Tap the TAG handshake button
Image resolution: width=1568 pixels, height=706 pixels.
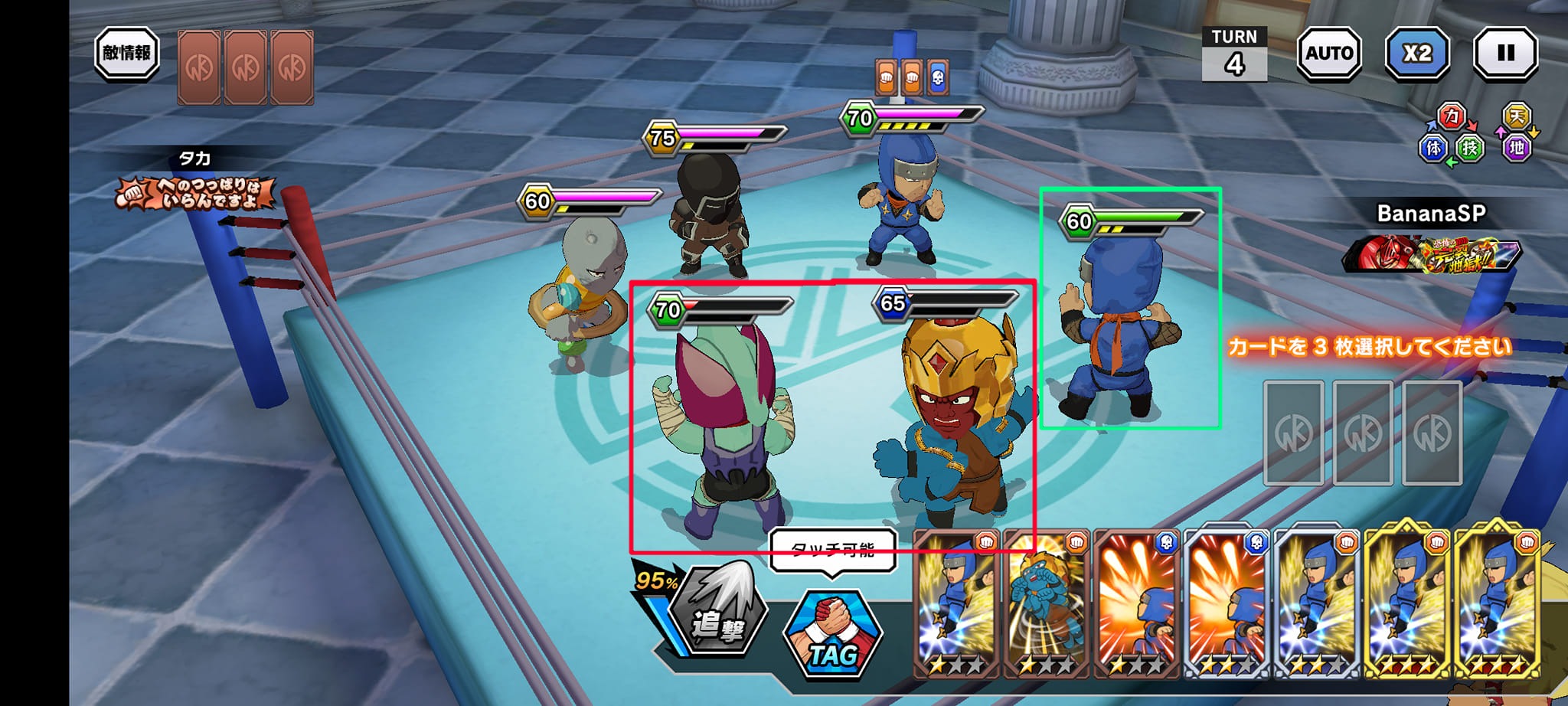tap(833, 632)
